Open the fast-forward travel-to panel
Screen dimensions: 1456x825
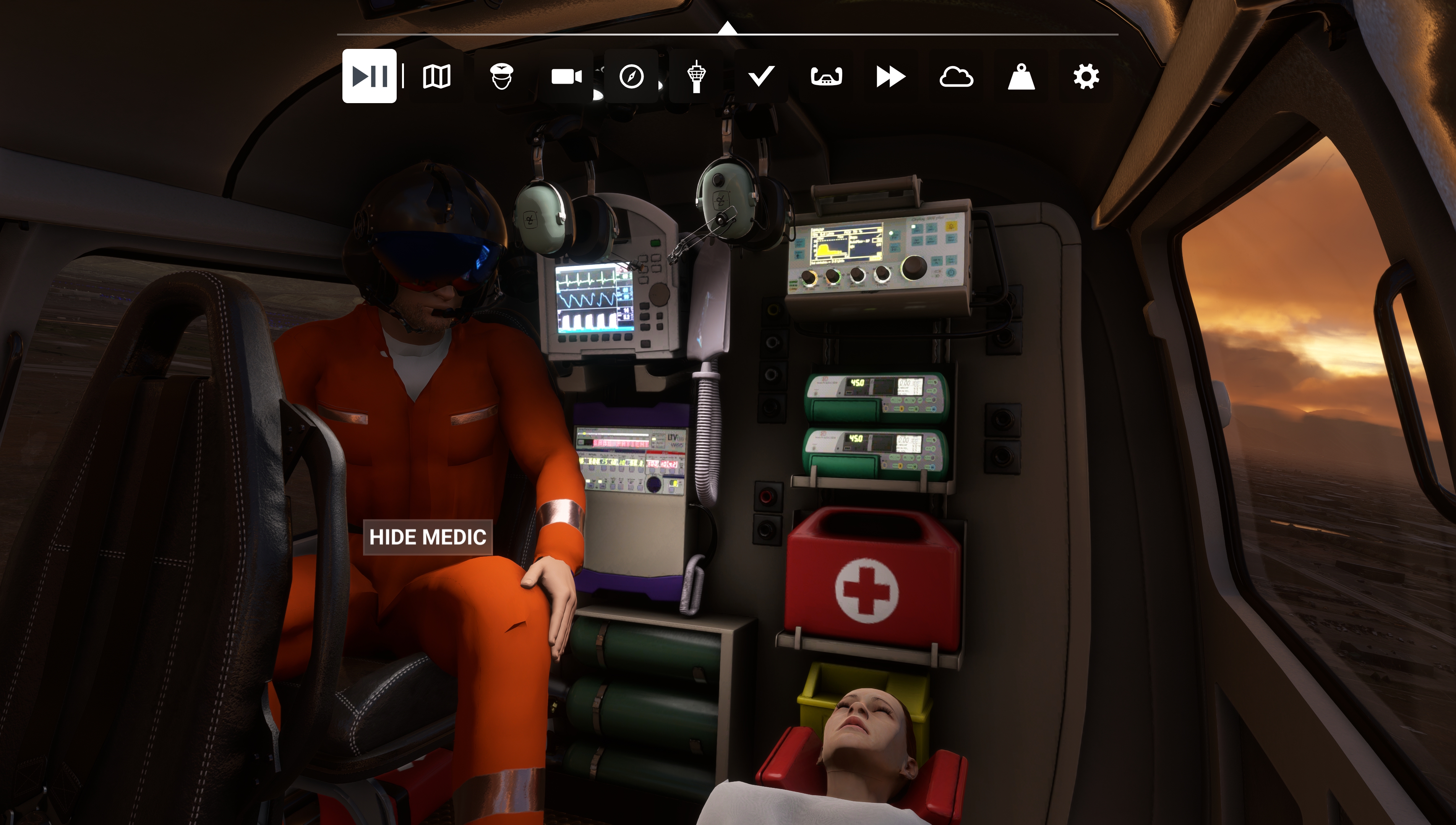(x=891, y=76)
